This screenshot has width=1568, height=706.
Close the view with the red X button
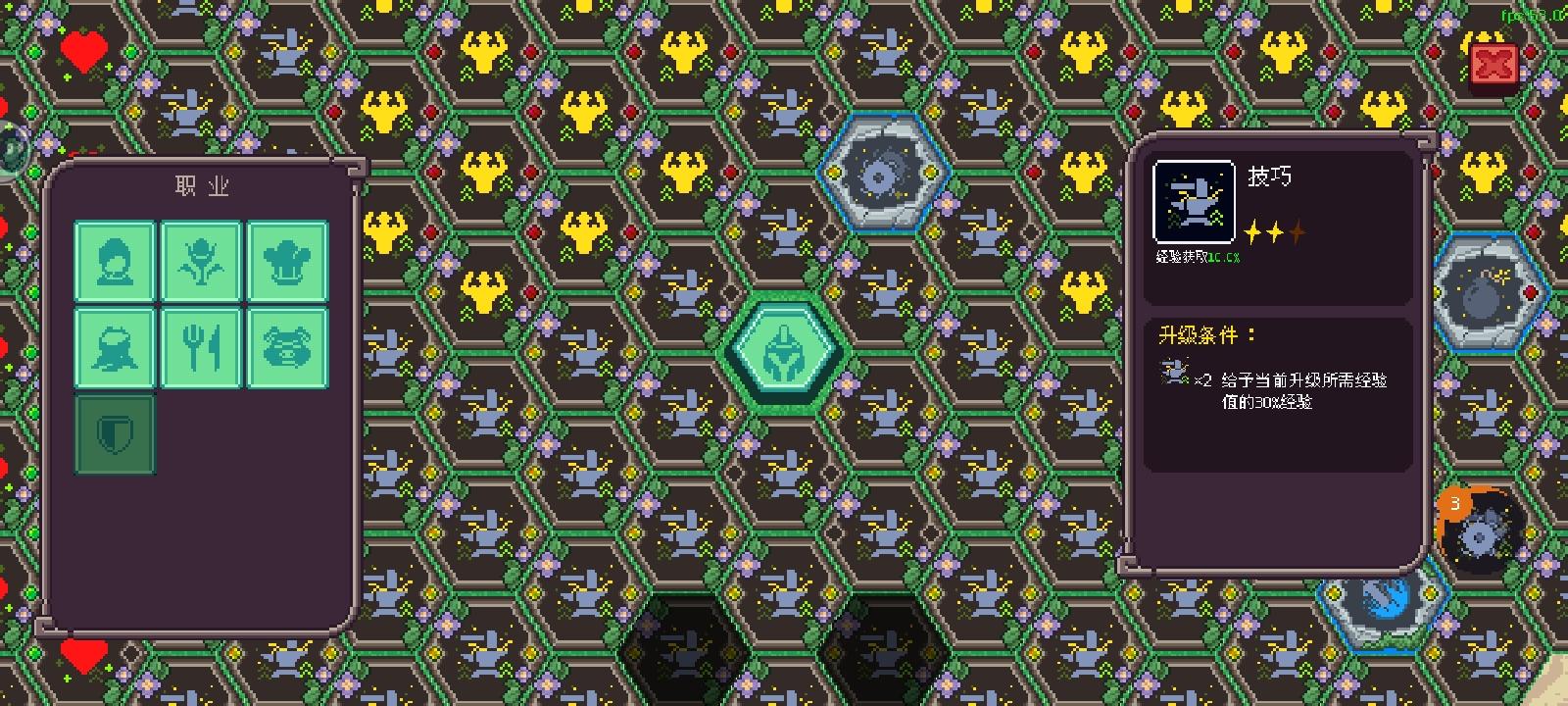(1493, 62)
